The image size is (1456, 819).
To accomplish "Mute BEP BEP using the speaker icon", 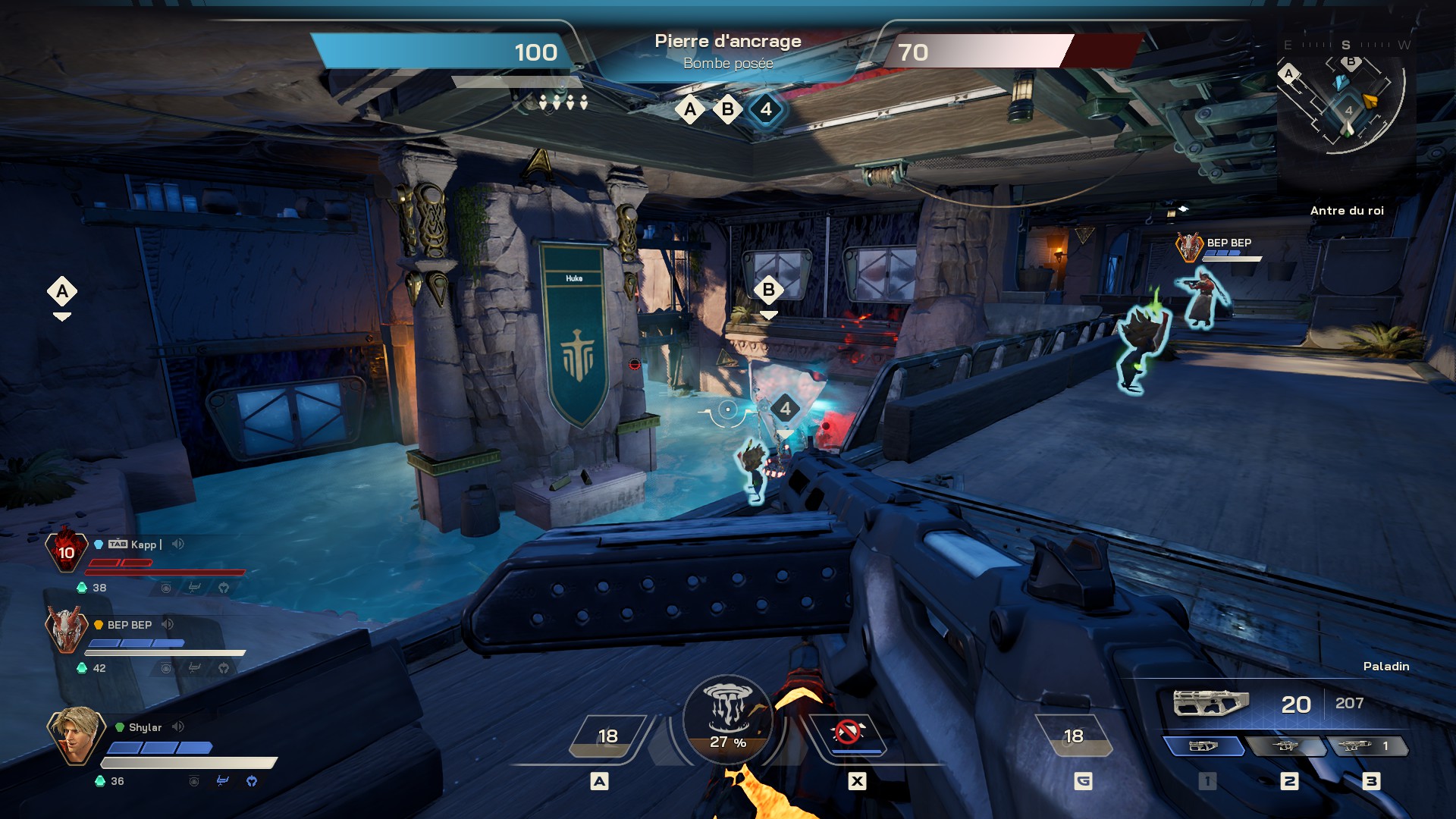I will click(x=168, y=624).
